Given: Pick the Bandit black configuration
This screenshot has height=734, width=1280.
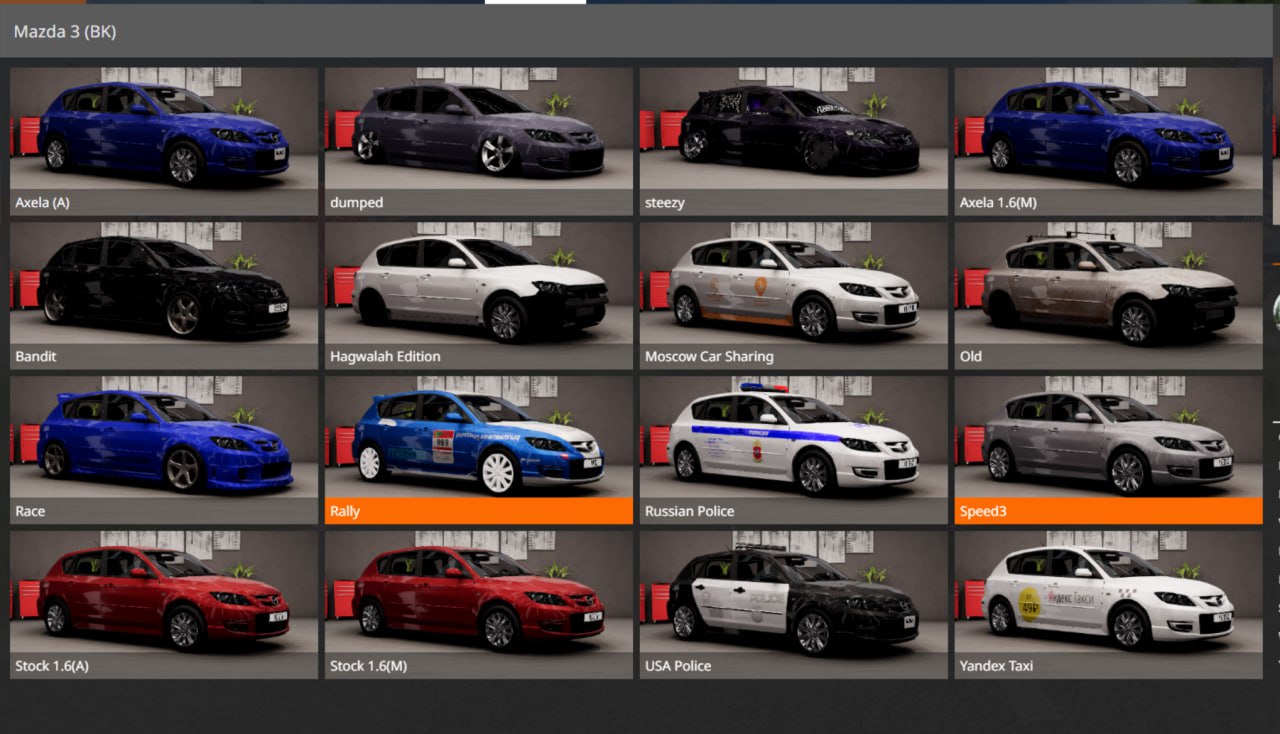Looking at the screenshot, I should point(163,290).
